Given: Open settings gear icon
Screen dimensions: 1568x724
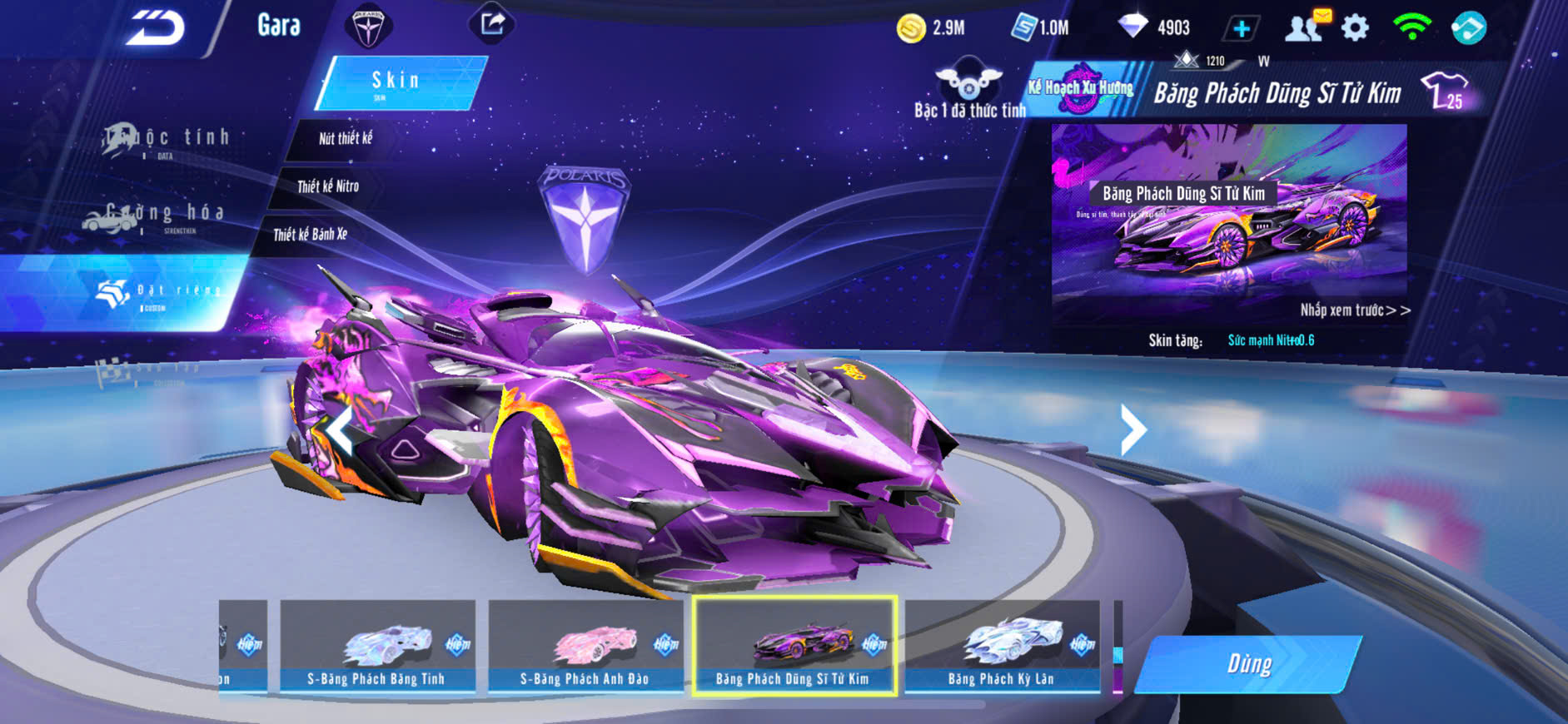Looking at the screenshot, I should coord(1355,28).
